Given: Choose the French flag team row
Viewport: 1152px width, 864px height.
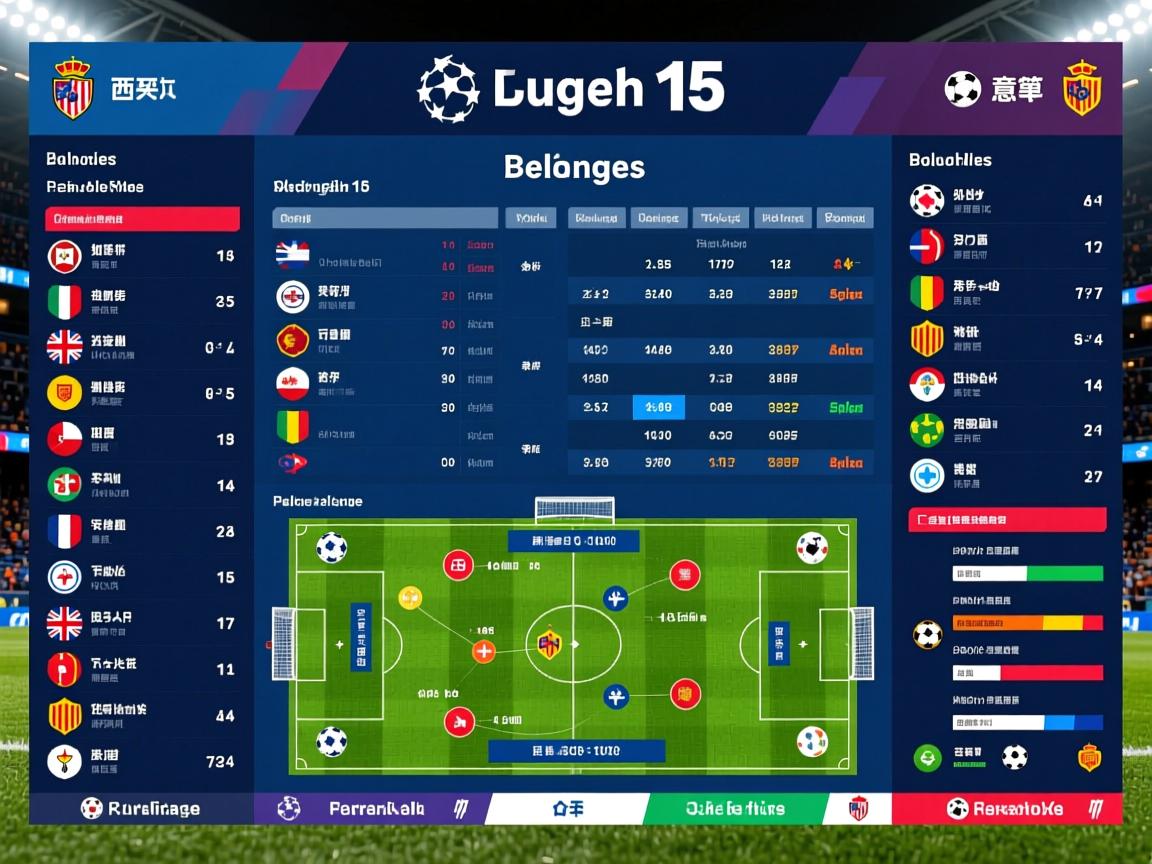Looking at the screenshot, I should click(140, 531).
